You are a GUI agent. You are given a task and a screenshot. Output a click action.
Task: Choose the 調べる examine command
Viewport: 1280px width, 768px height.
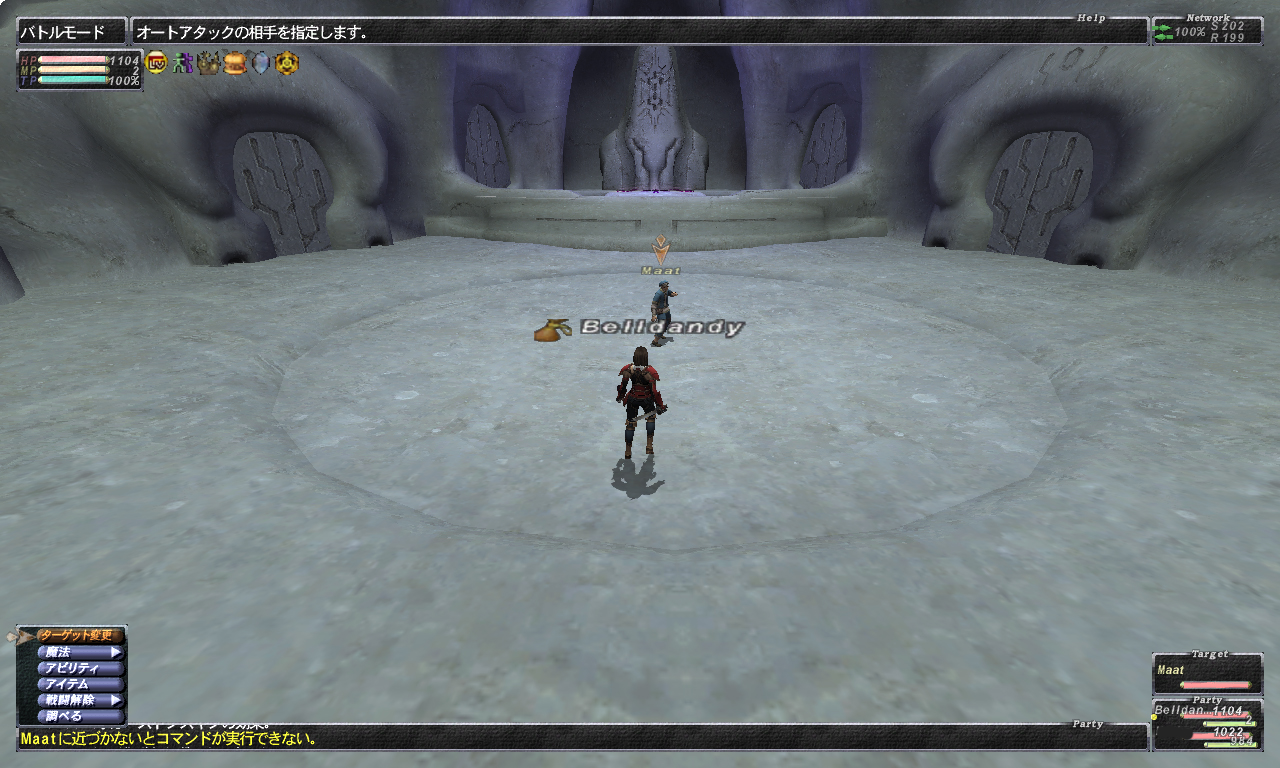coord(79,716)
